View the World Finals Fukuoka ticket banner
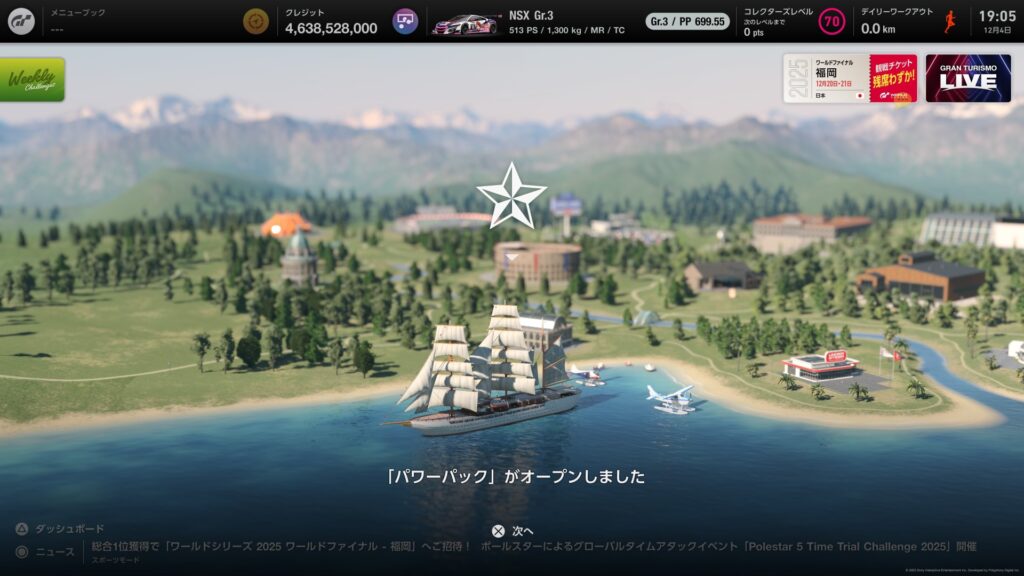The width and height of the screenshot is (1024, 576). click(850, 78)
